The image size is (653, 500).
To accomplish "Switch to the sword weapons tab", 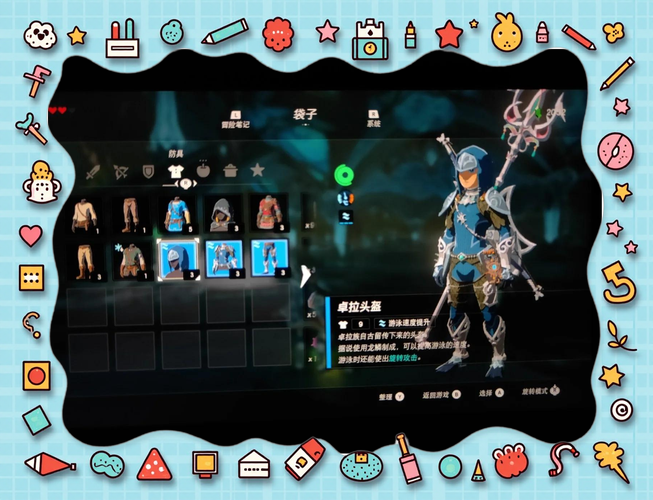I will pos(93,172).
